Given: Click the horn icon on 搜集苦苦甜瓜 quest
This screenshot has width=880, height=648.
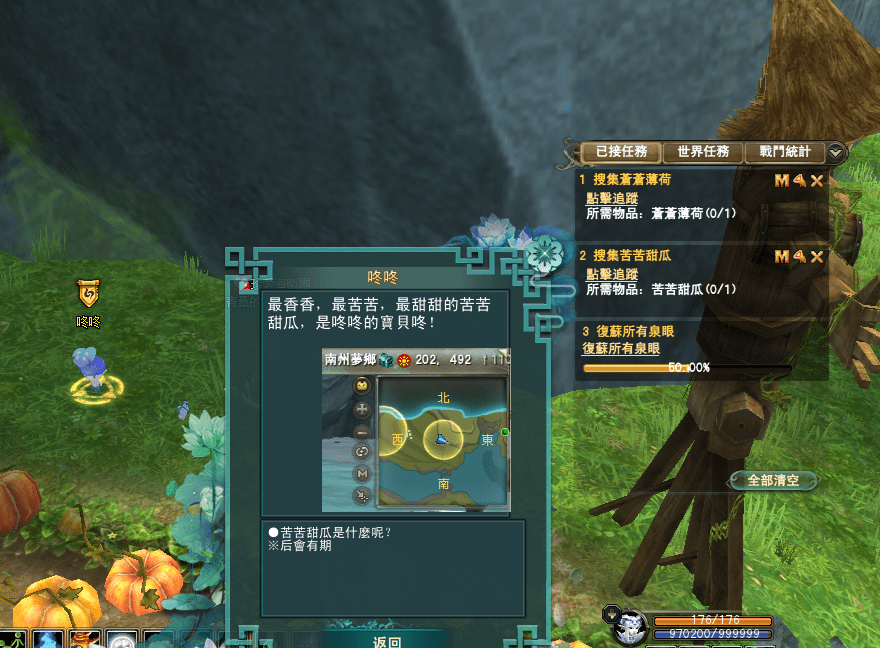Looking at the screenshot, I should [x=800, y=257].
